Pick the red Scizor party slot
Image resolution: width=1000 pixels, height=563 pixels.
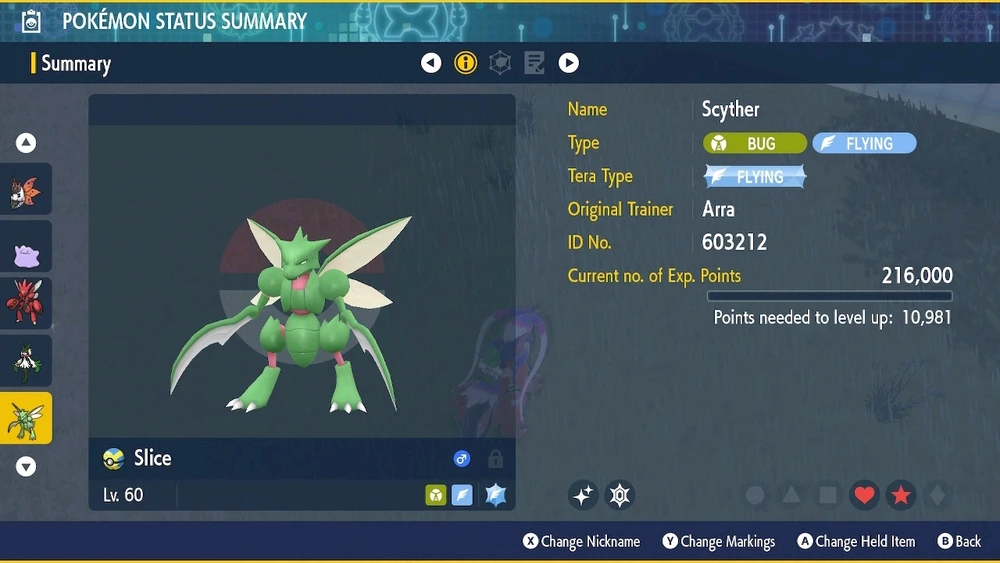click(x=26, y=304)
